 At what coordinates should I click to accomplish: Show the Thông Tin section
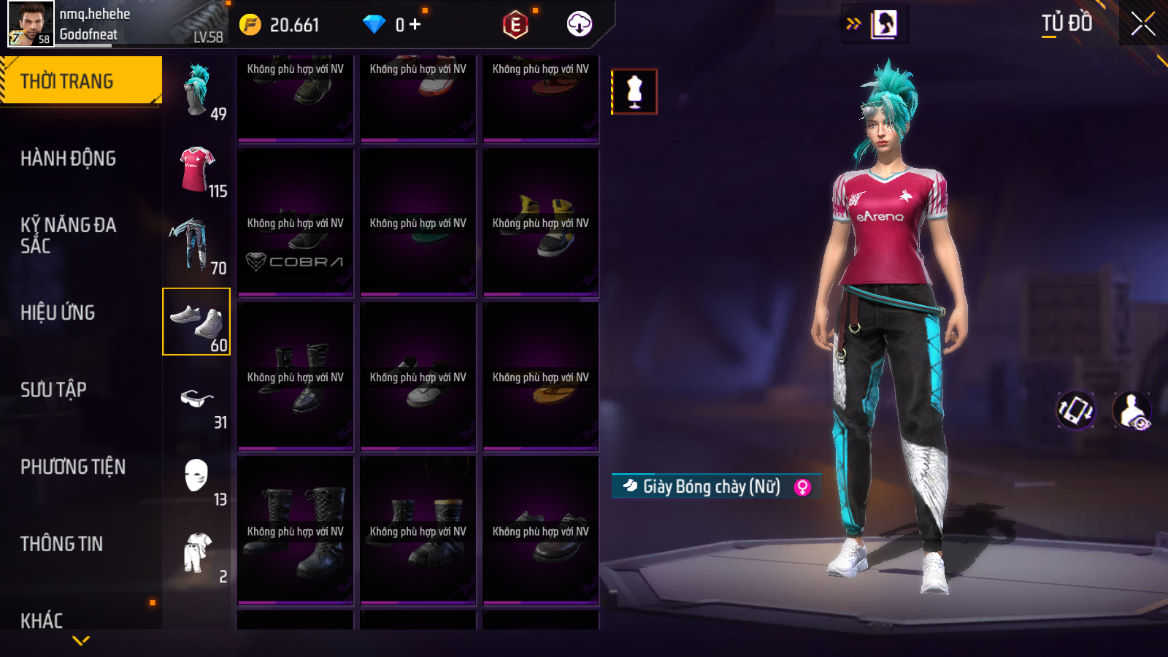coord(62,543)
